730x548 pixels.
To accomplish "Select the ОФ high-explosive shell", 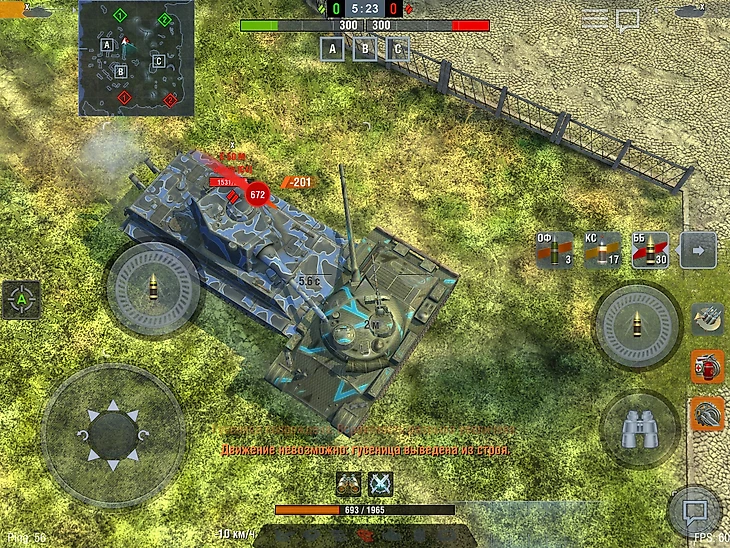I will [555, 250].
